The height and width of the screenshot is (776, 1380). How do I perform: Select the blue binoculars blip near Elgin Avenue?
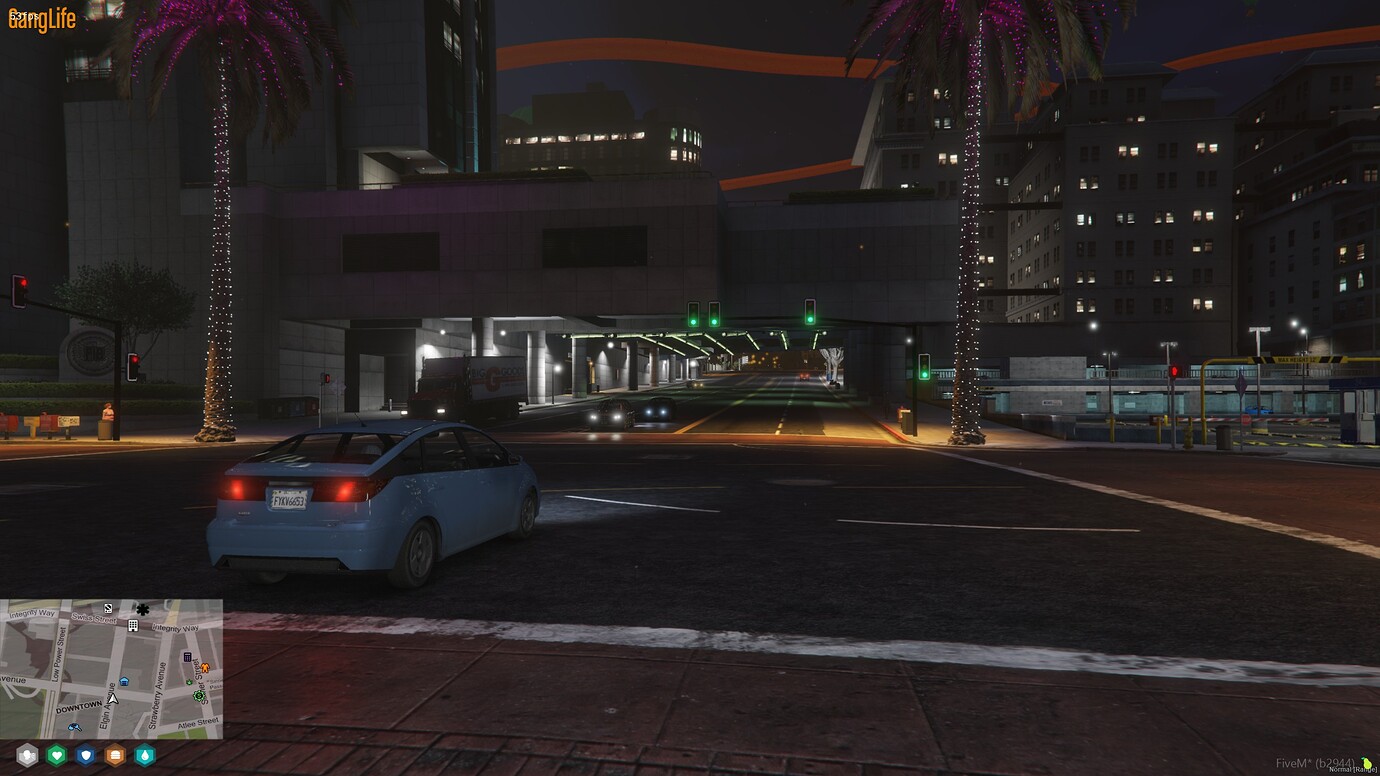pos(75,728)
